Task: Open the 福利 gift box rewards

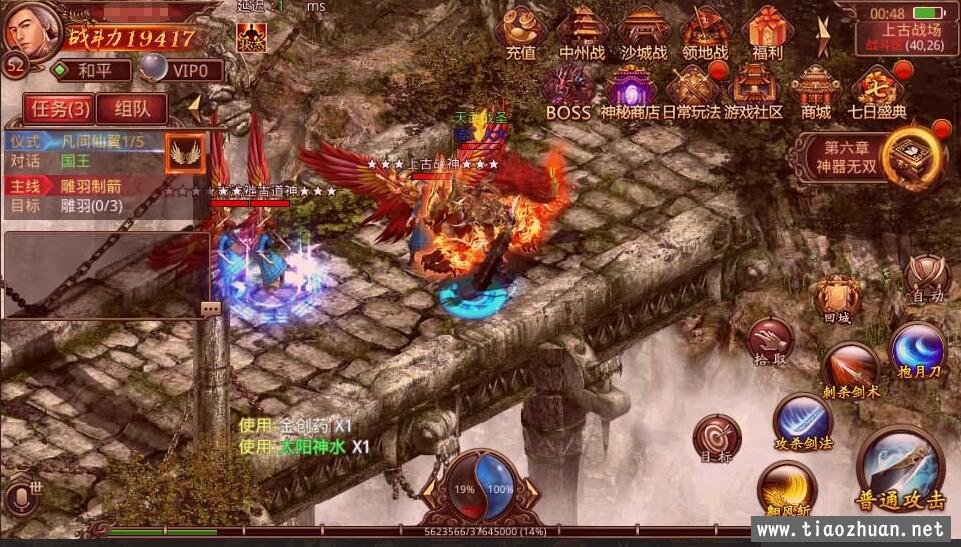Action: (767, 31)
